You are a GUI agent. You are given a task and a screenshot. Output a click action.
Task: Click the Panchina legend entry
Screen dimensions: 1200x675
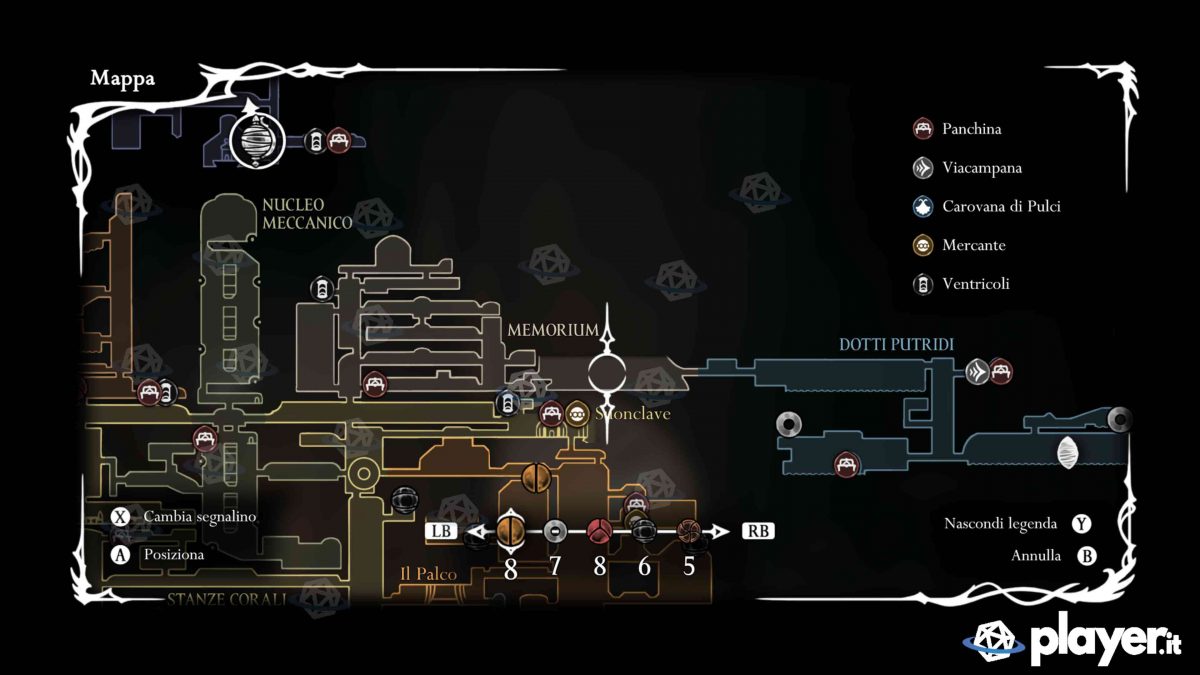(971, 129)
